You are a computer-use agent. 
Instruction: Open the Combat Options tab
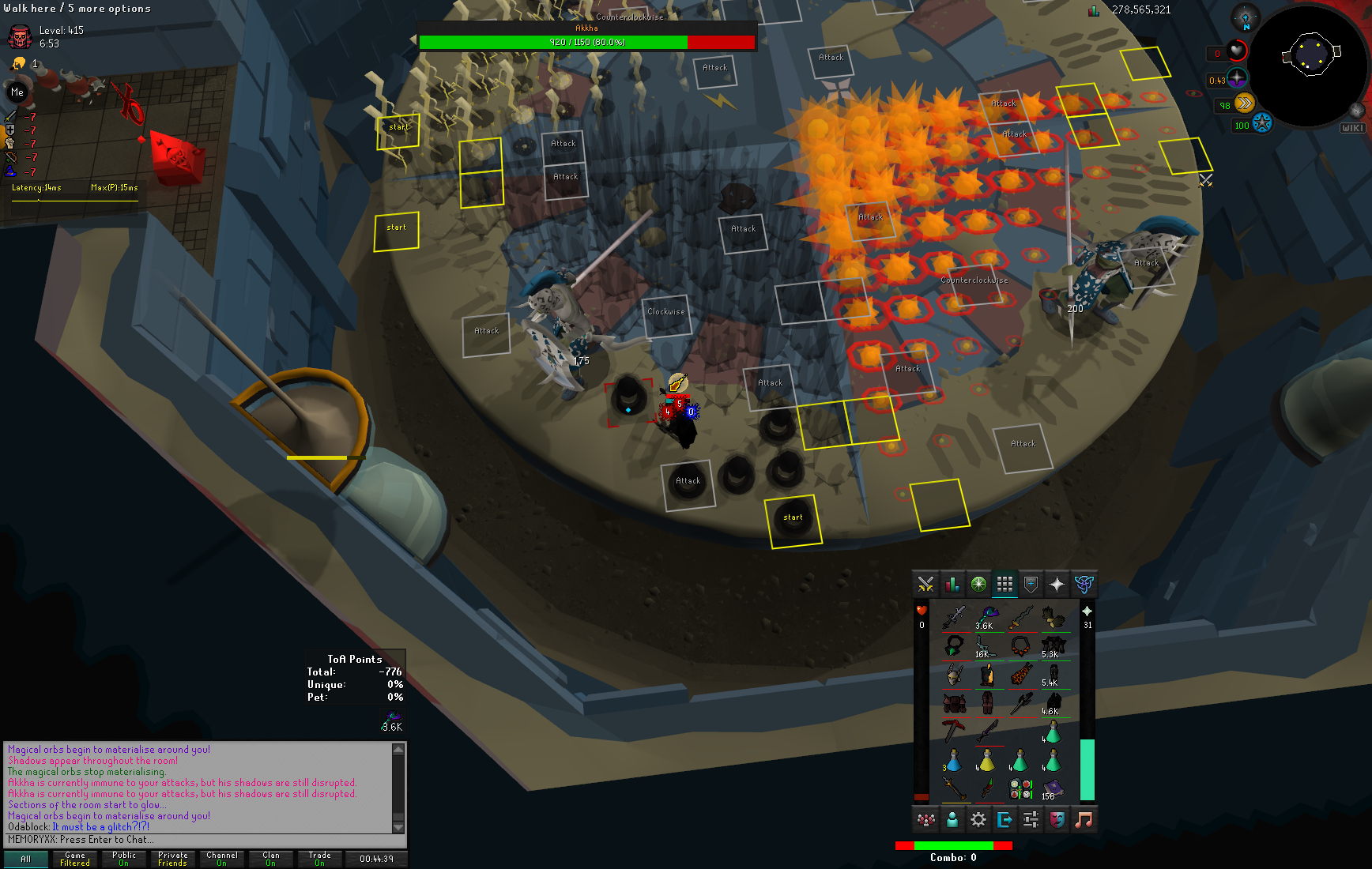coord(925,585)
